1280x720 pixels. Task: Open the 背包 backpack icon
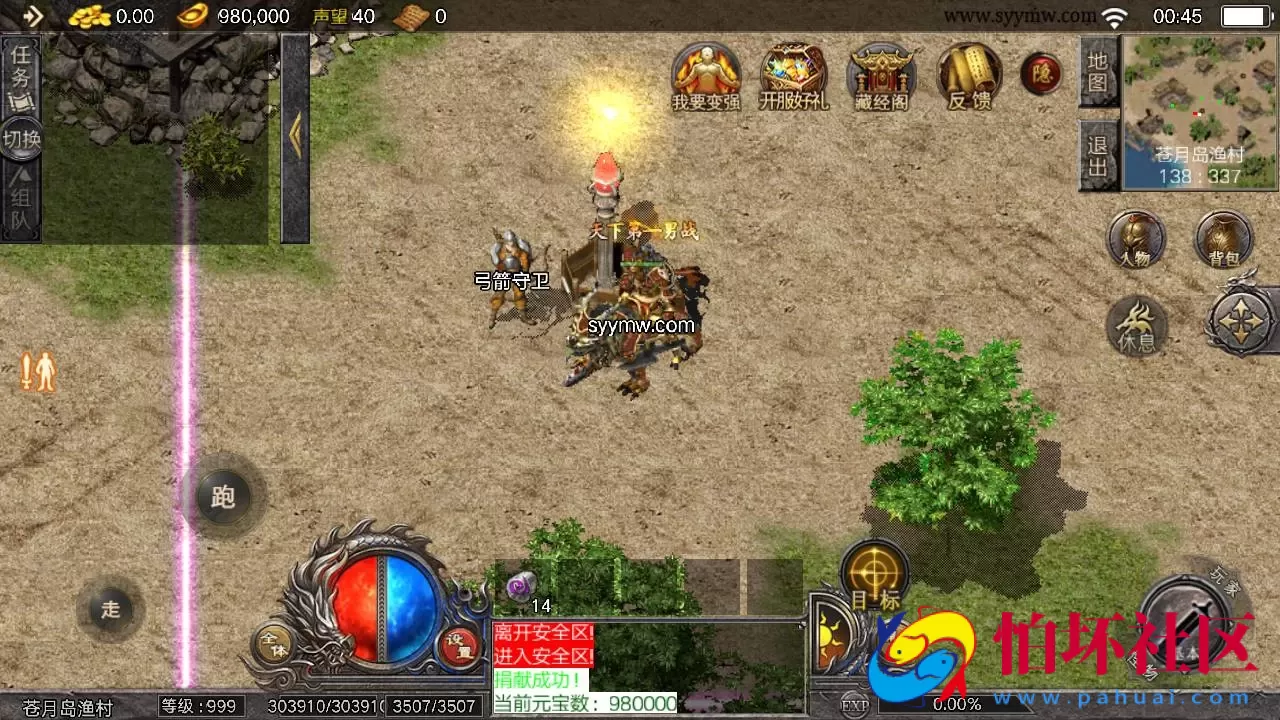pyautogui.click(x=1222, y=240)
